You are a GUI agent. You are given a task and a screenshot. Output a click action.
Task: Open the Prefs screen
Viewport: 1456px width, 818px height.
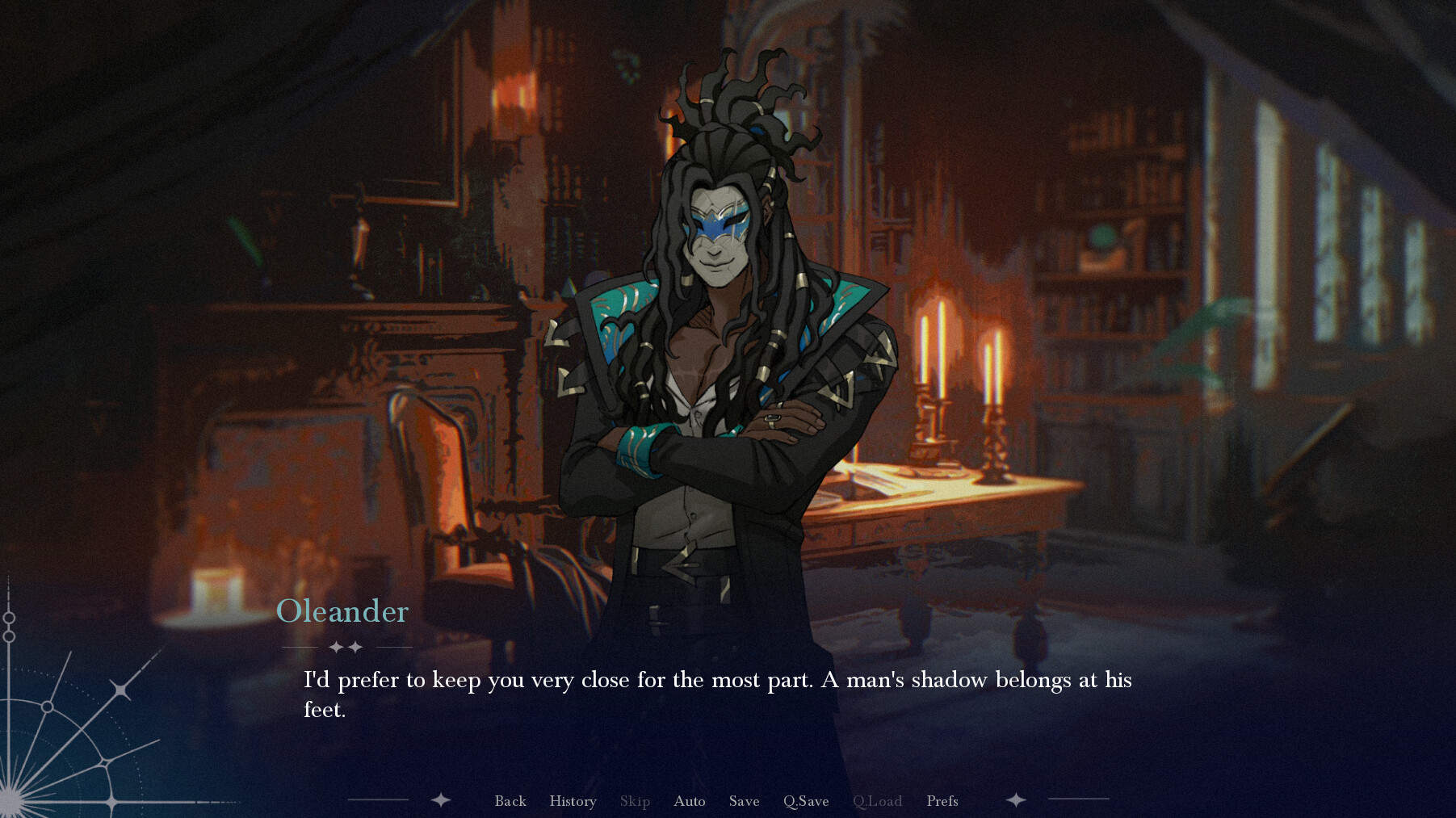click(942, 801)
